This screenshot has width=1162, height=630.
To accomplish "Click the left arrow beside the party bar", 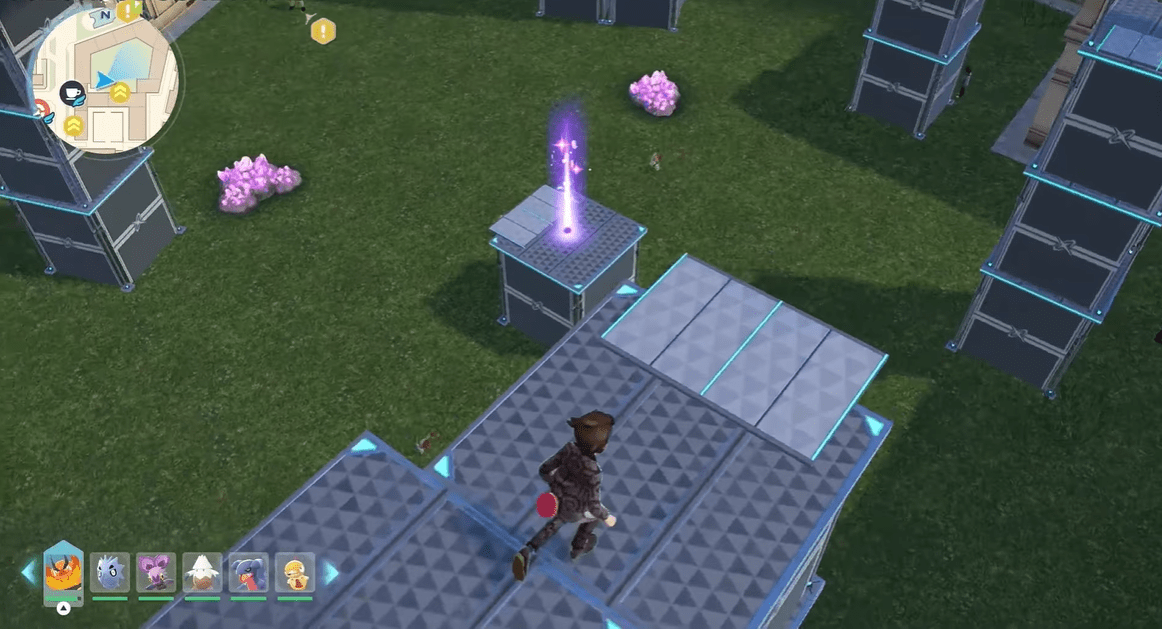I will (x=28, y=573).
